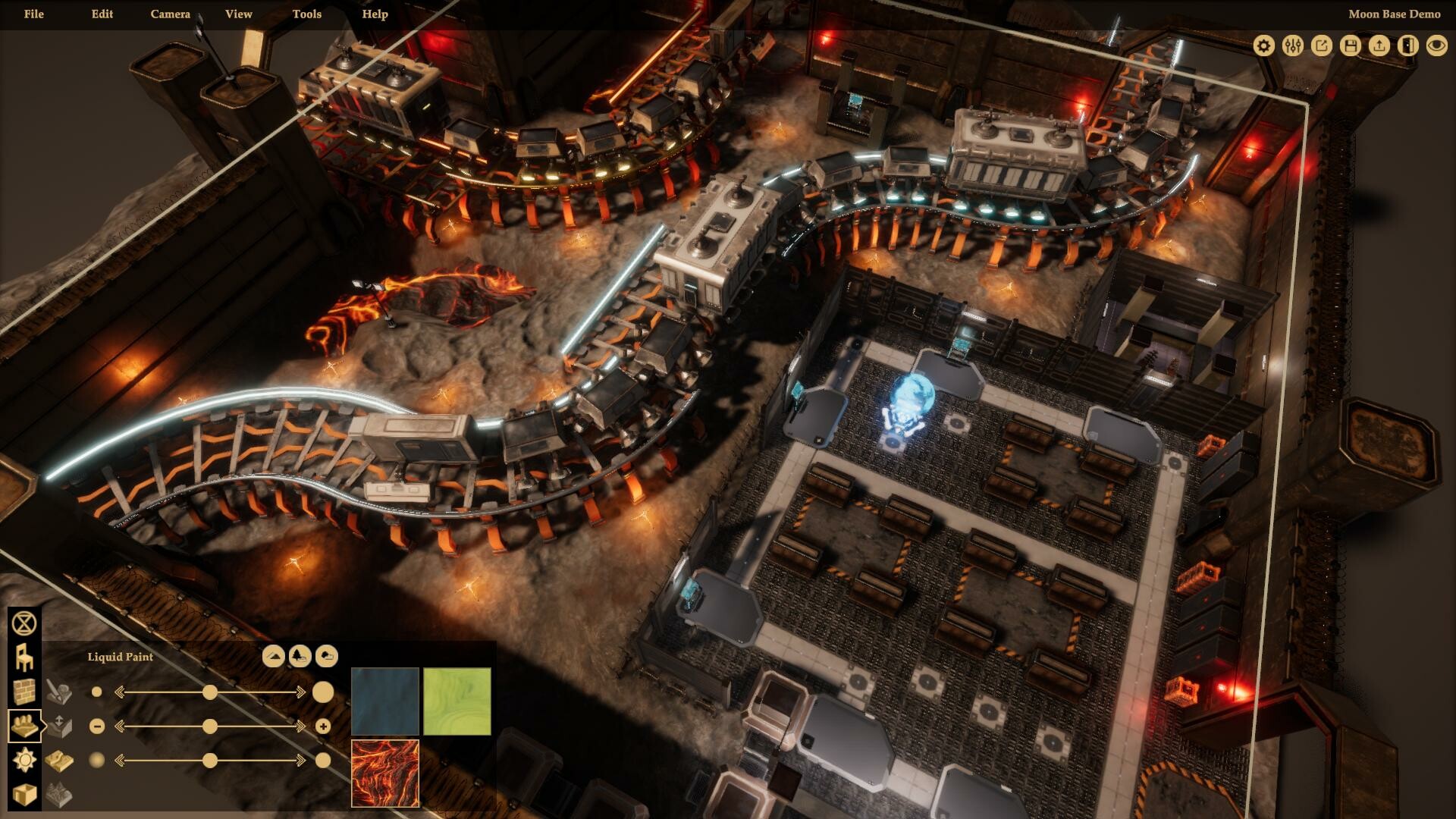The height and width of the screenshot is (819, 1456).
Task: Open the Tools menu
Action: (x=306, y=14)
